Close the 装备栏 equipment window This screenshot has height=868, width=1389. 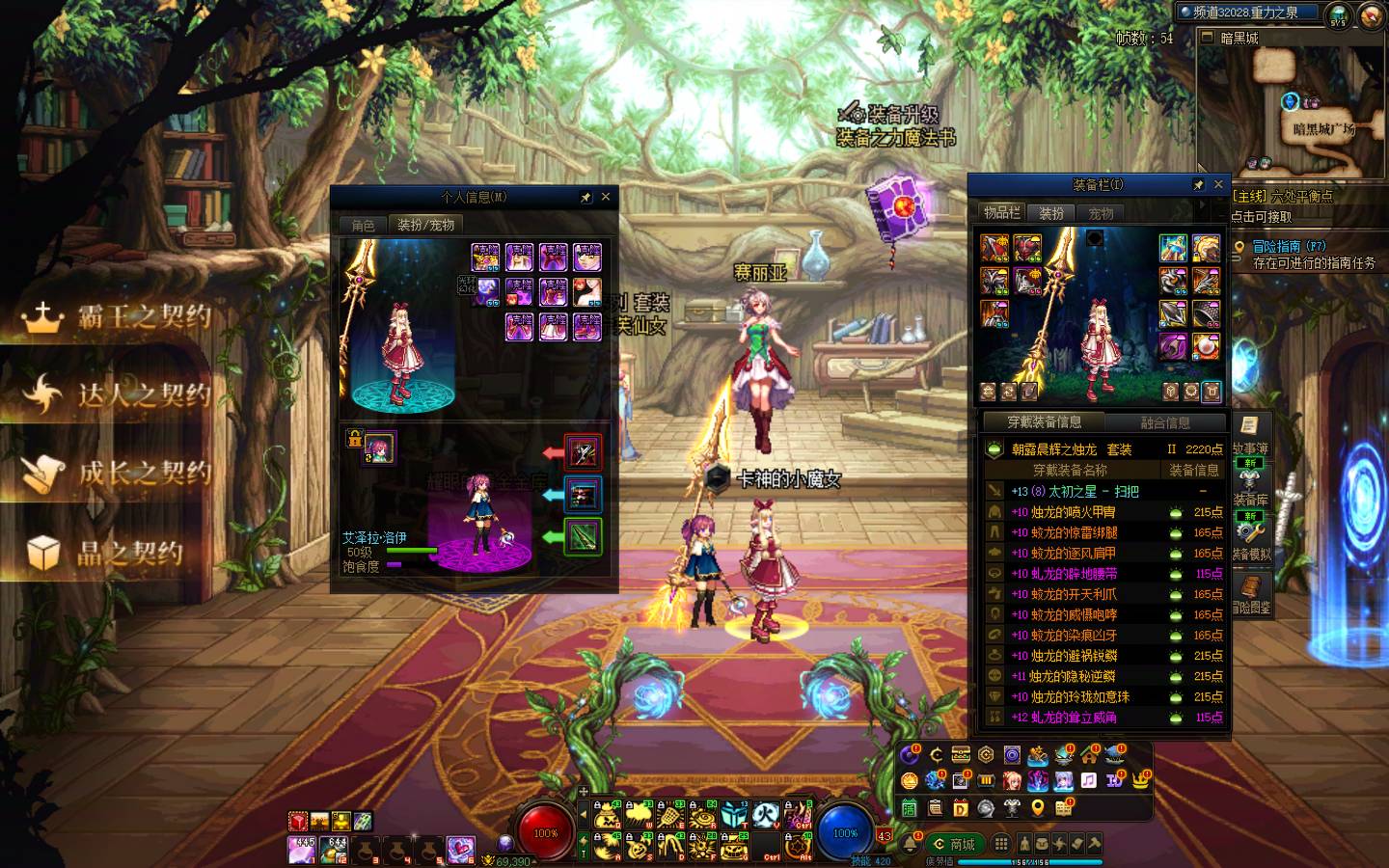pyautogui.click(x=1218, y=184)
